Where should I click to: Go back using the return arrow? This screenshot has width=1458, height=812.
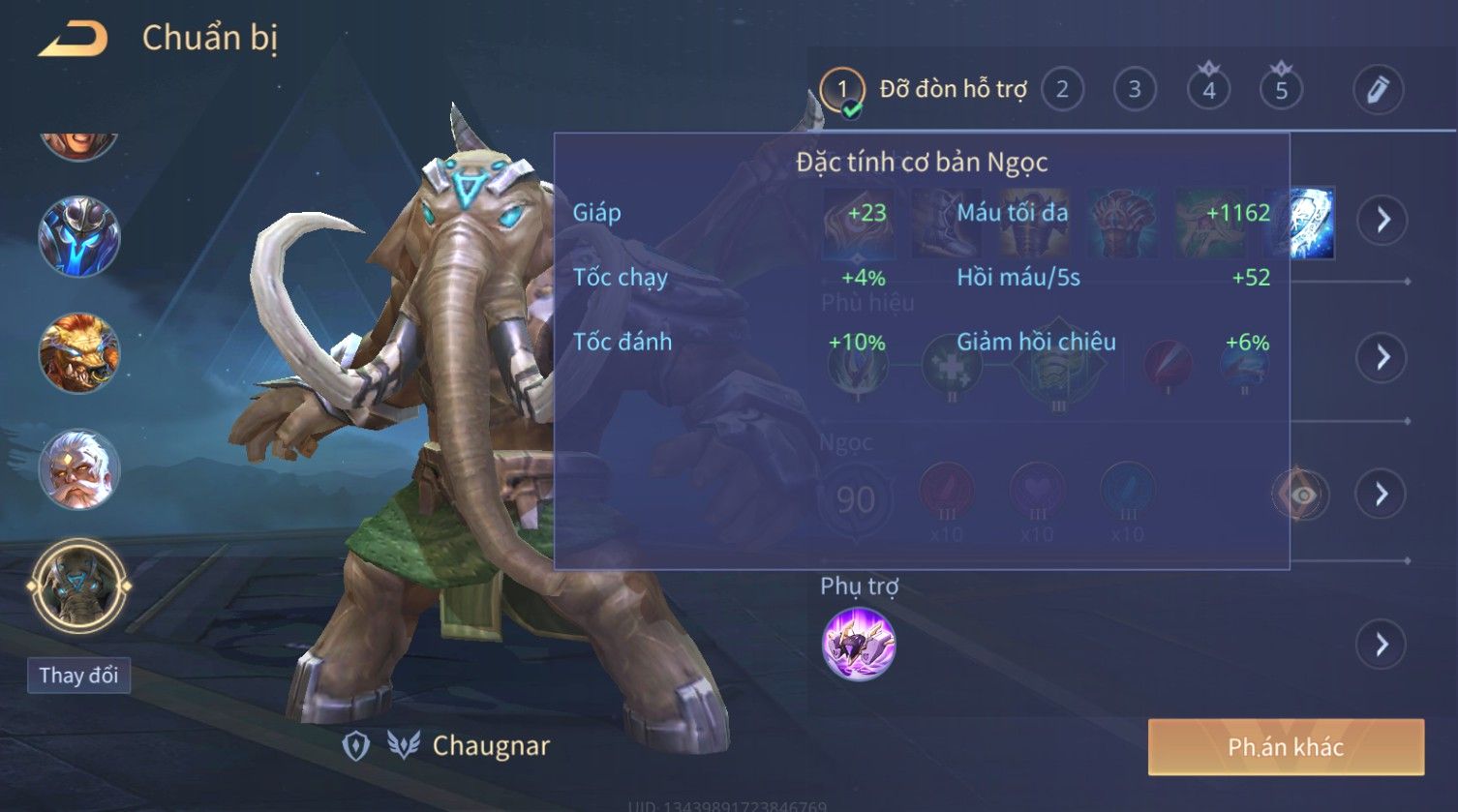tap(74, 40)
